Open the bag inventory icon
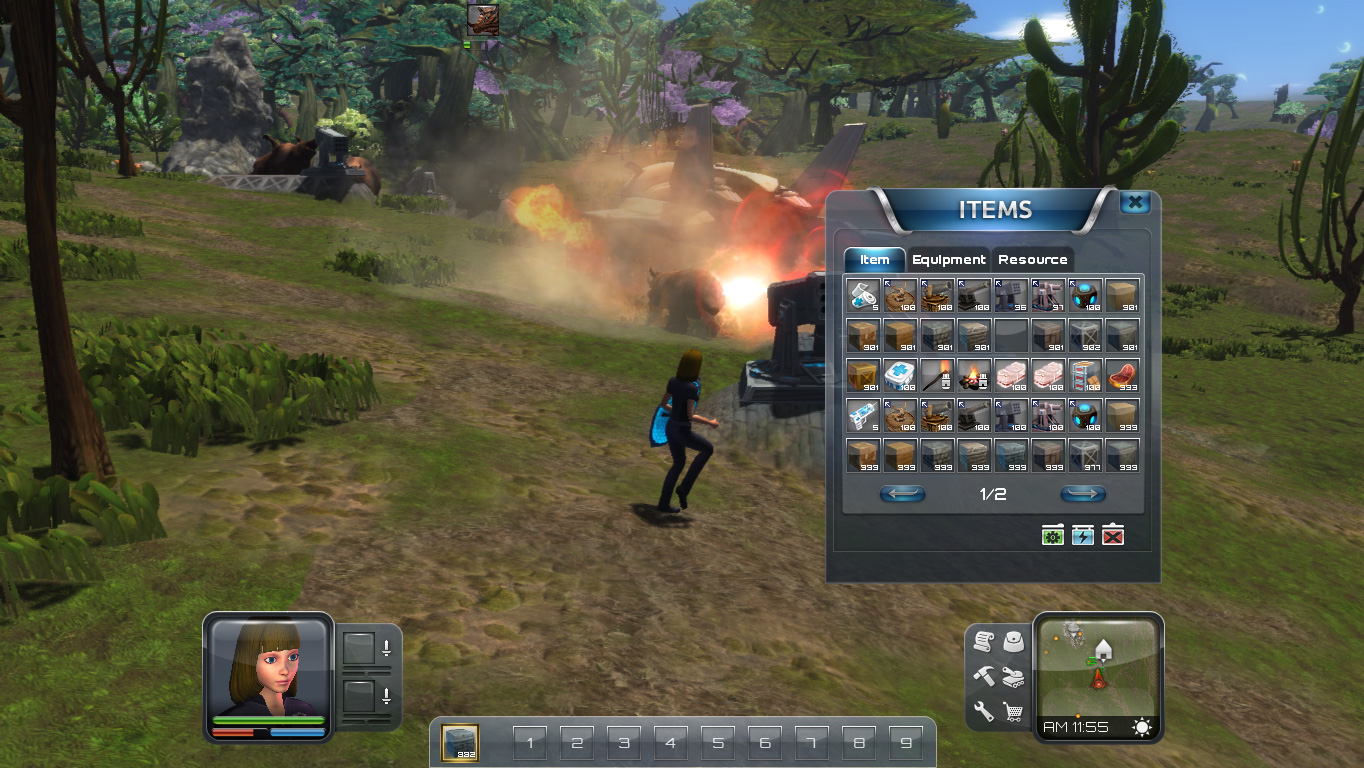Screen dimensions: 1364x768 [x=1014, y=641]
